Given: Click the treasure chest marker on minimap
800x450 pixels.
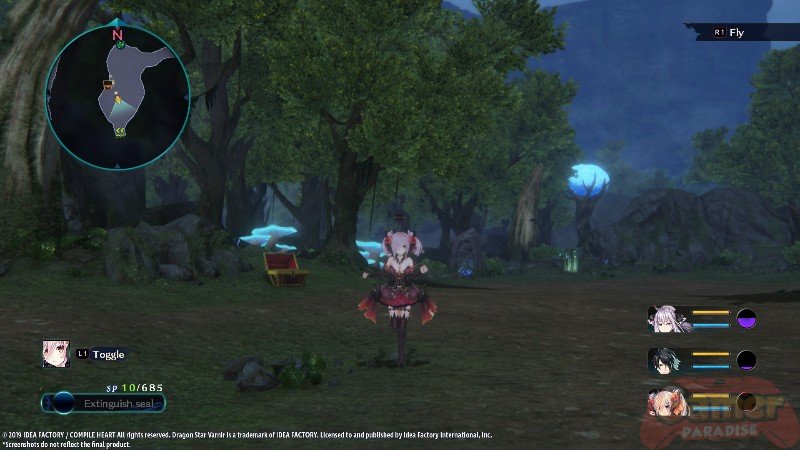Looking at the screenshot, I should pos(107,85).
